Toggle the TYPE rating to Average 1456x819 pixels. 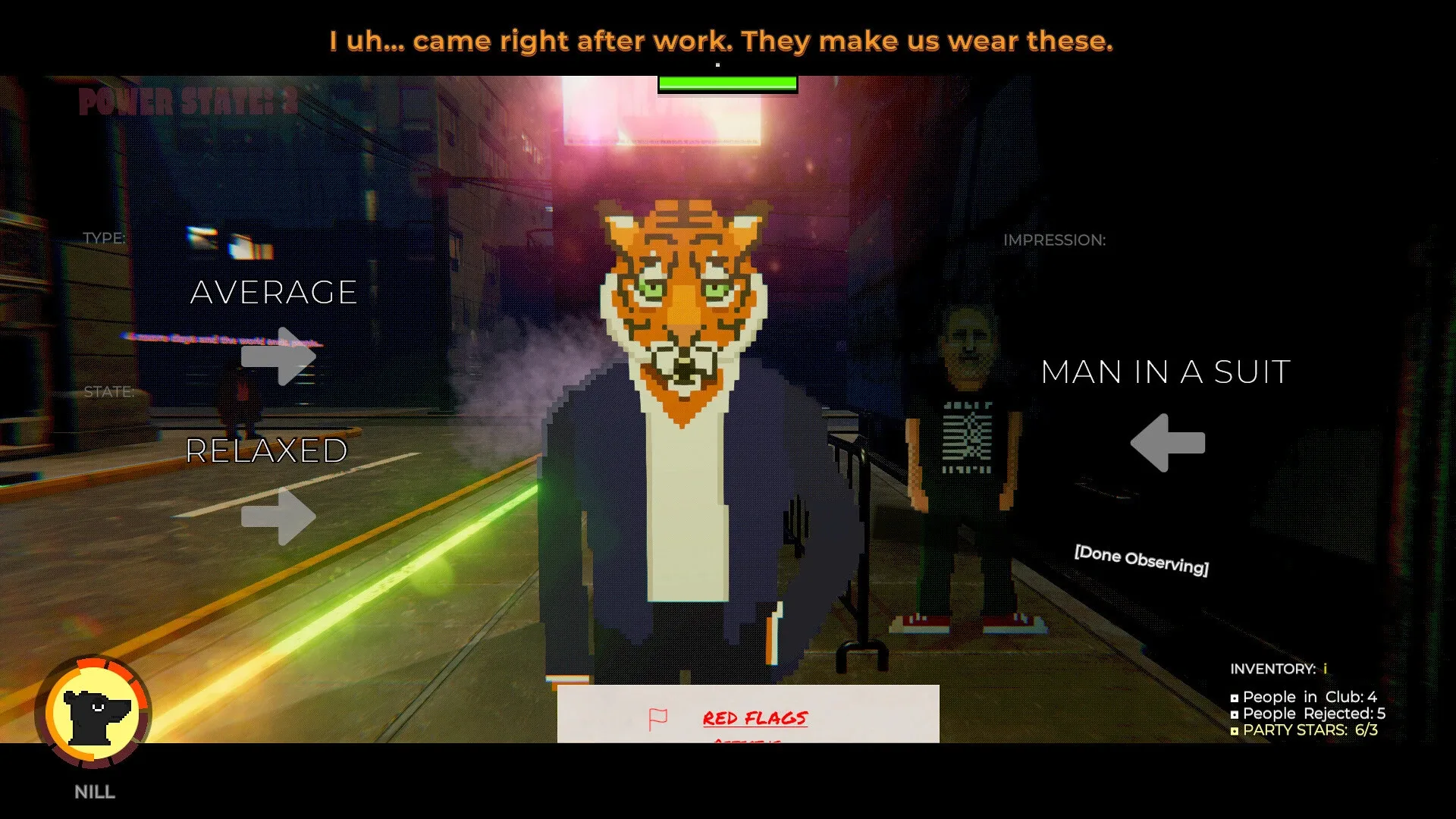(x=274, y=293)
